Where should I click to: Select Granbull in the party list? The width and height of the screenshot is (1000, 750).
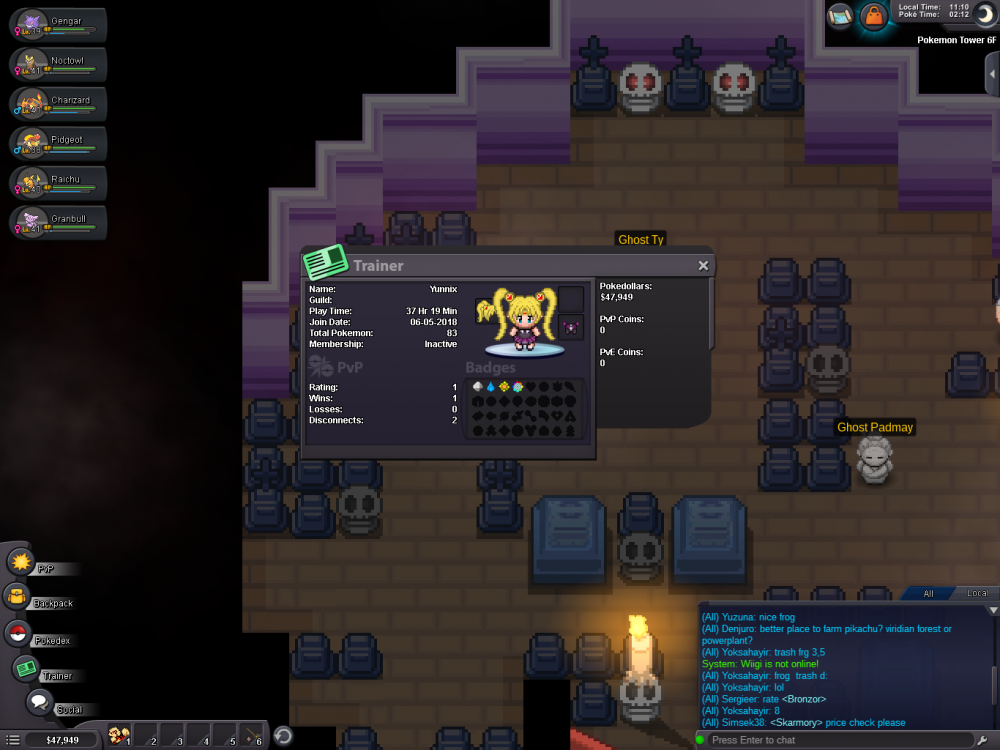[x=60, y=221]
